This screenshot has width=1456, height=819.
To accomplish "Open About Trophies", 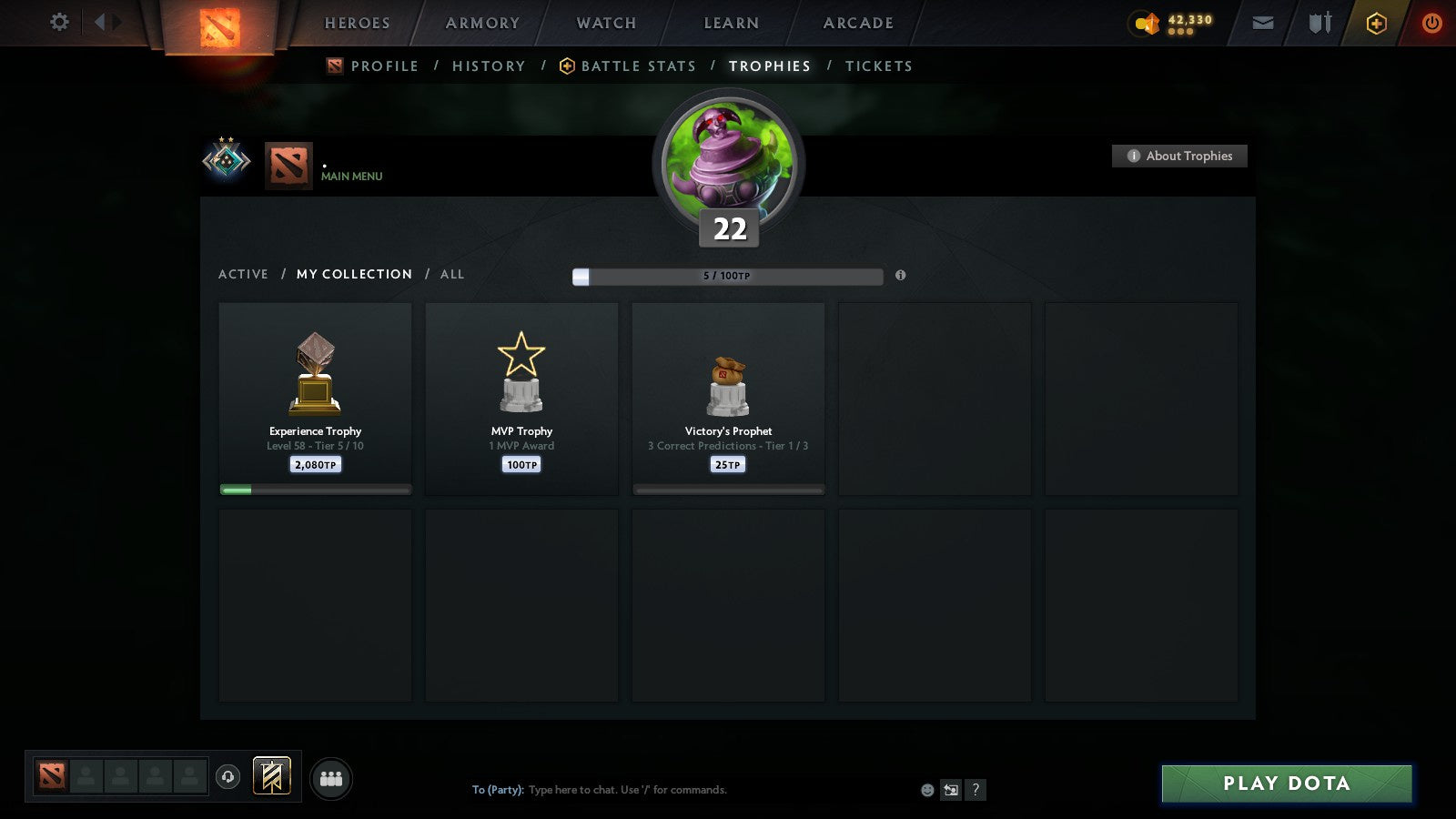I will [x=1179, y=156].
